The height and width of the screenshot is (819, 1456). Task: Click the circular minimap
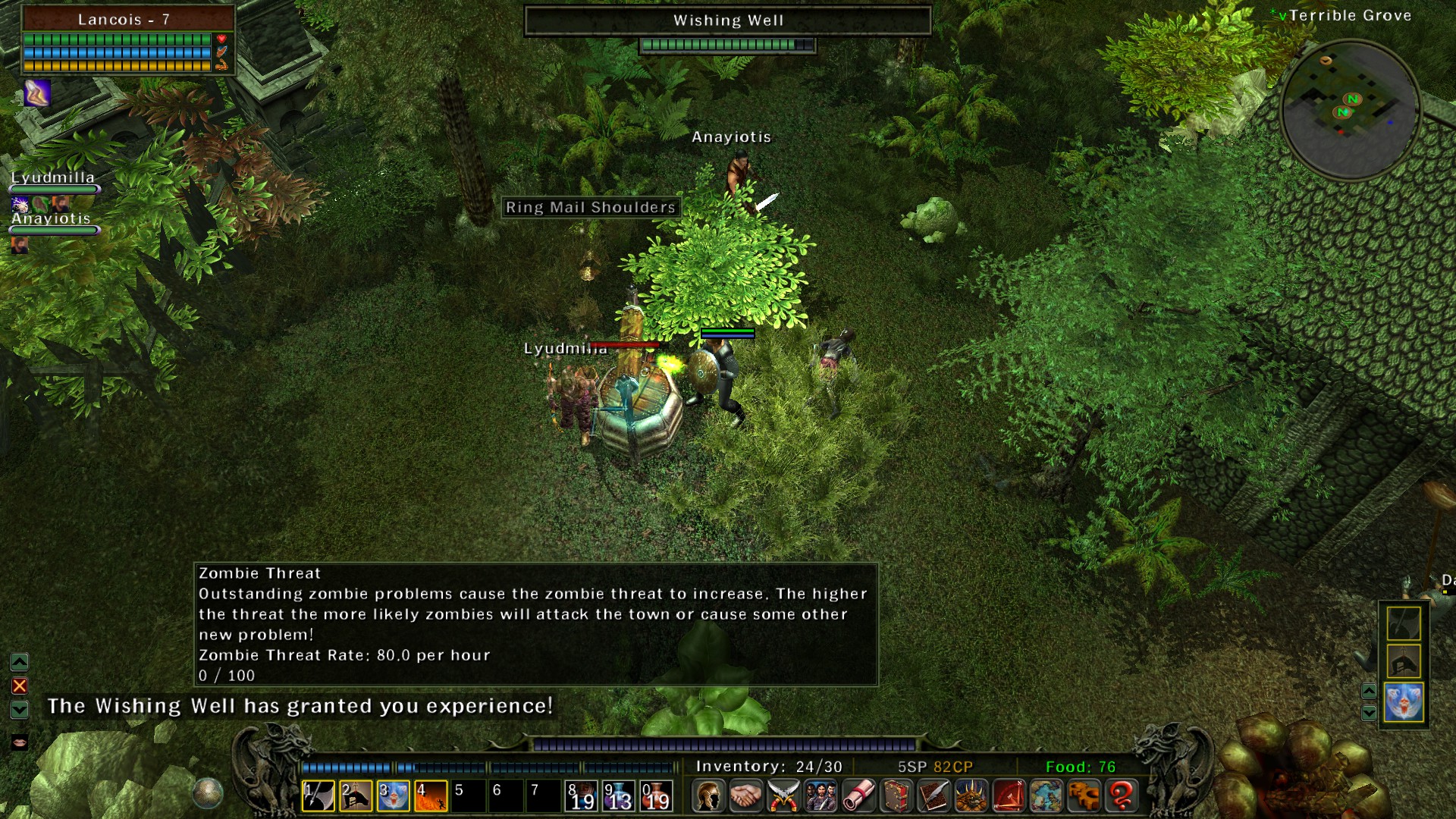[1350, 110]
